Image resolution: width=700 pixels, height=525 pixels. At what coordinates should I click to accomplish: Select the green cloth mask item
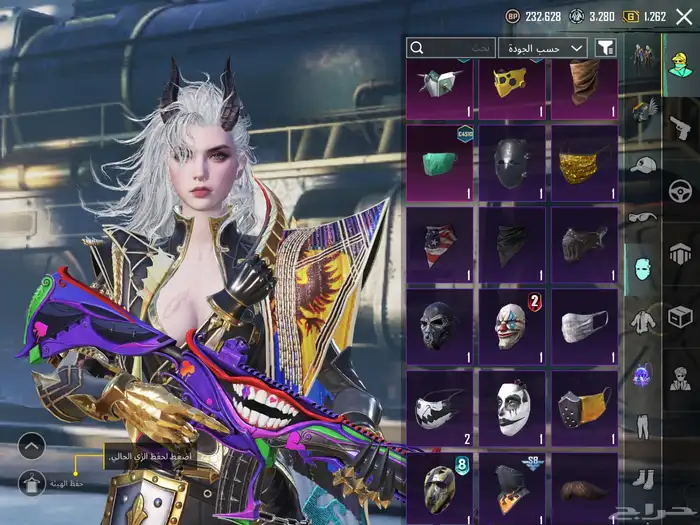[439, 162]
